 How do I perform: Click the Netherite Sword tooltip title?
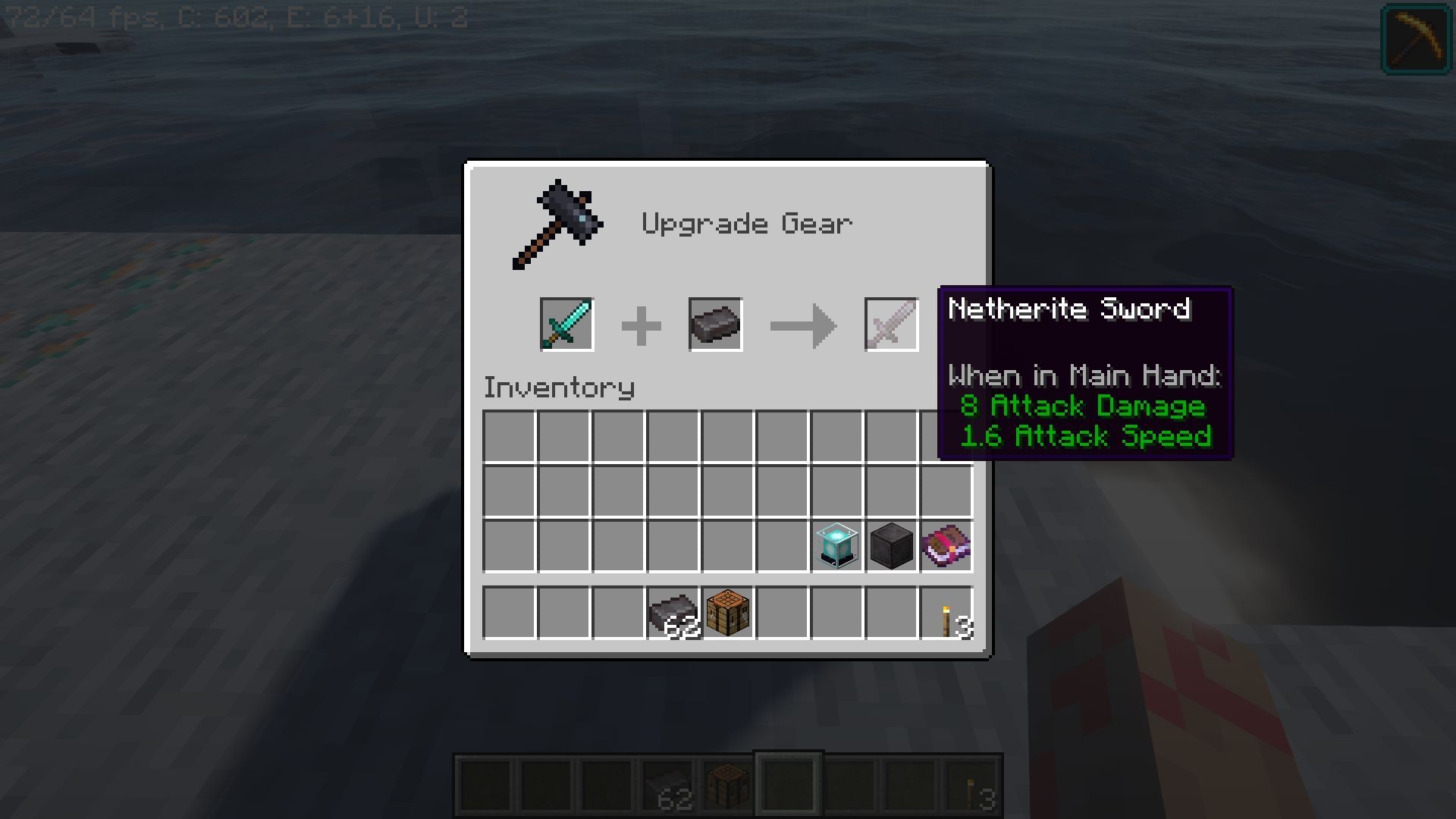[x=1068, y=309]
